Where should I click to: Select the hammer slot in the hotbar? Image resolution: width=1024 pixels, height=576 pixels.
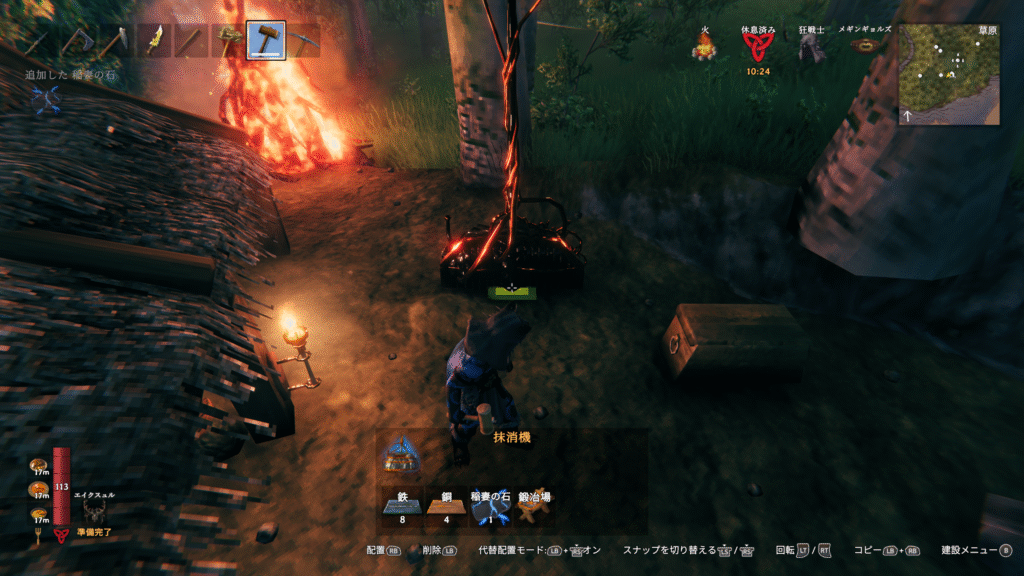(265, 41)
